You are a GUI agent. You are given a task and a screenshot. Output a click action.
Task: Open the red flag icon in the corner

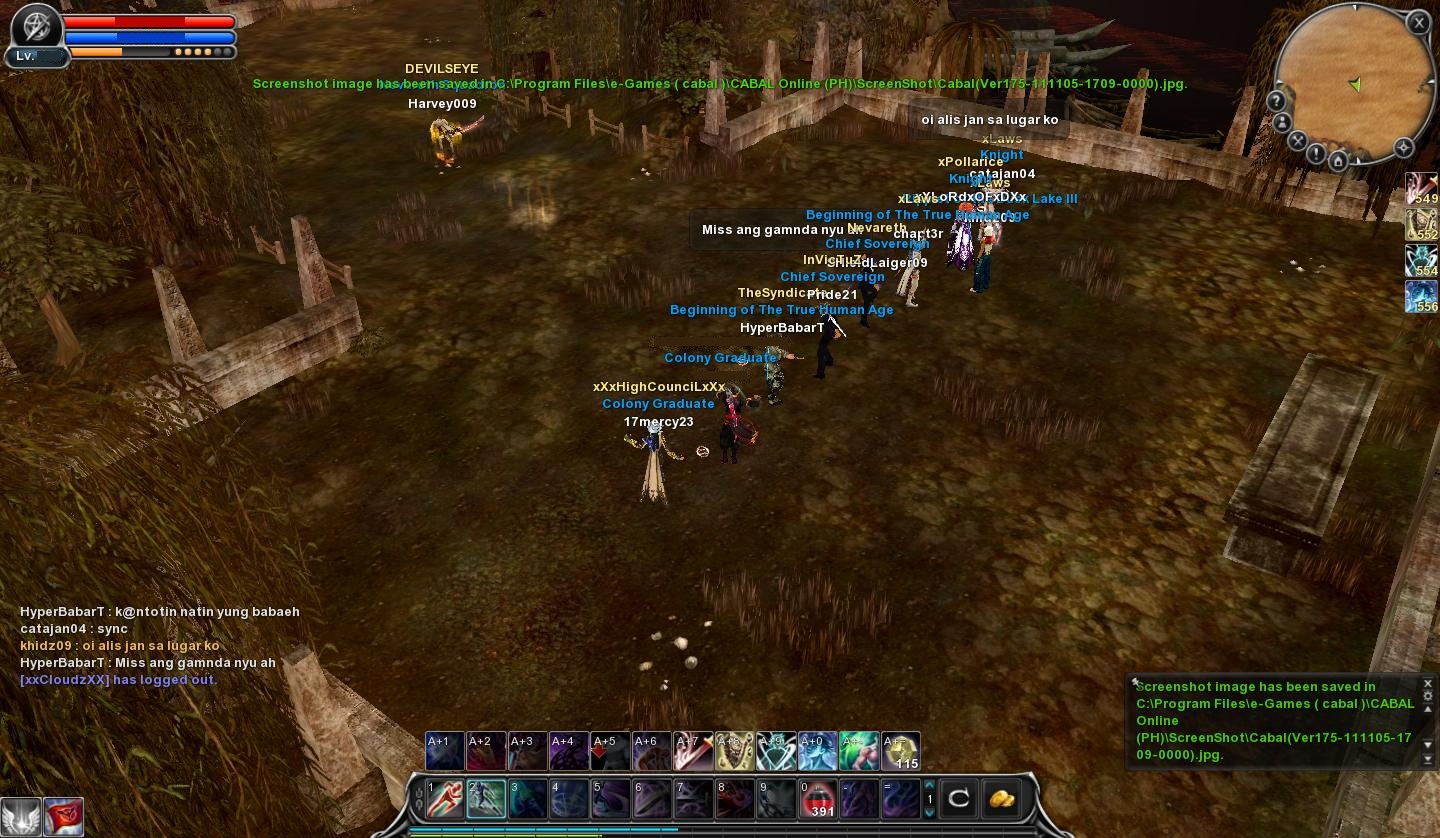coord(63,817)
